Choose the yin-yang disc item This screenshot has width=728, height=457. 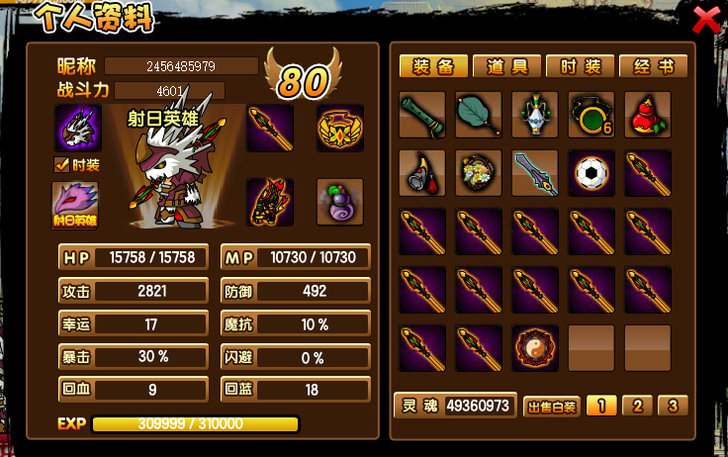pos(535,347)
